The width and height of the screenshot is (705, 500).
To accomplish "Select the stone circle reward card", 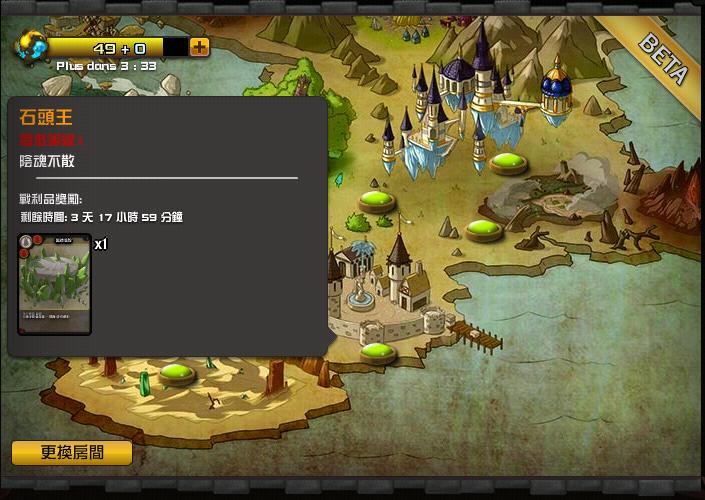I will tap(54, 284).
